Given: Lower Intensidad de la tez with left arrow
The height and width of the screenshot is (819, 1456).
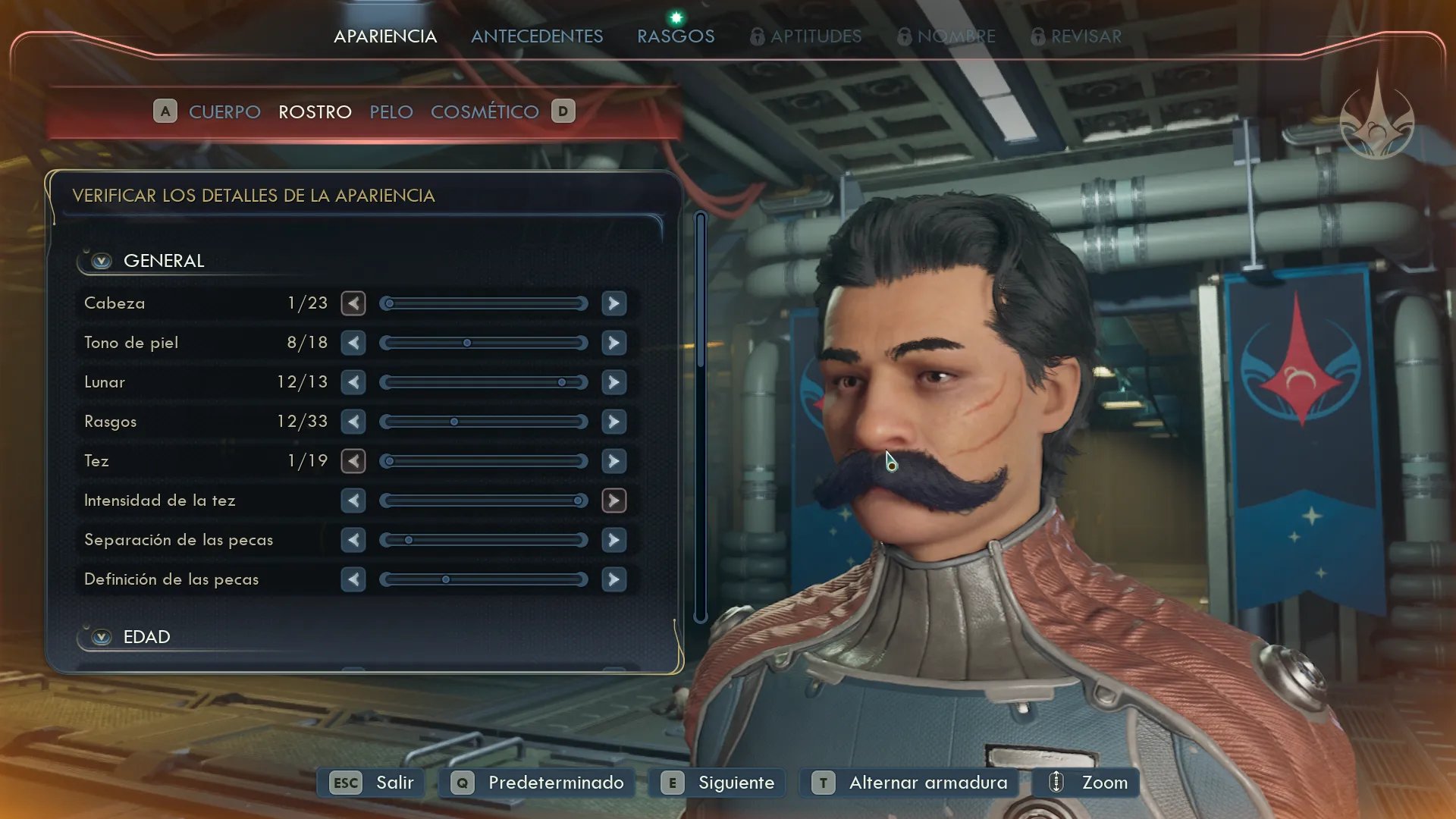Looking at the screenshot, I should [353, 500].
